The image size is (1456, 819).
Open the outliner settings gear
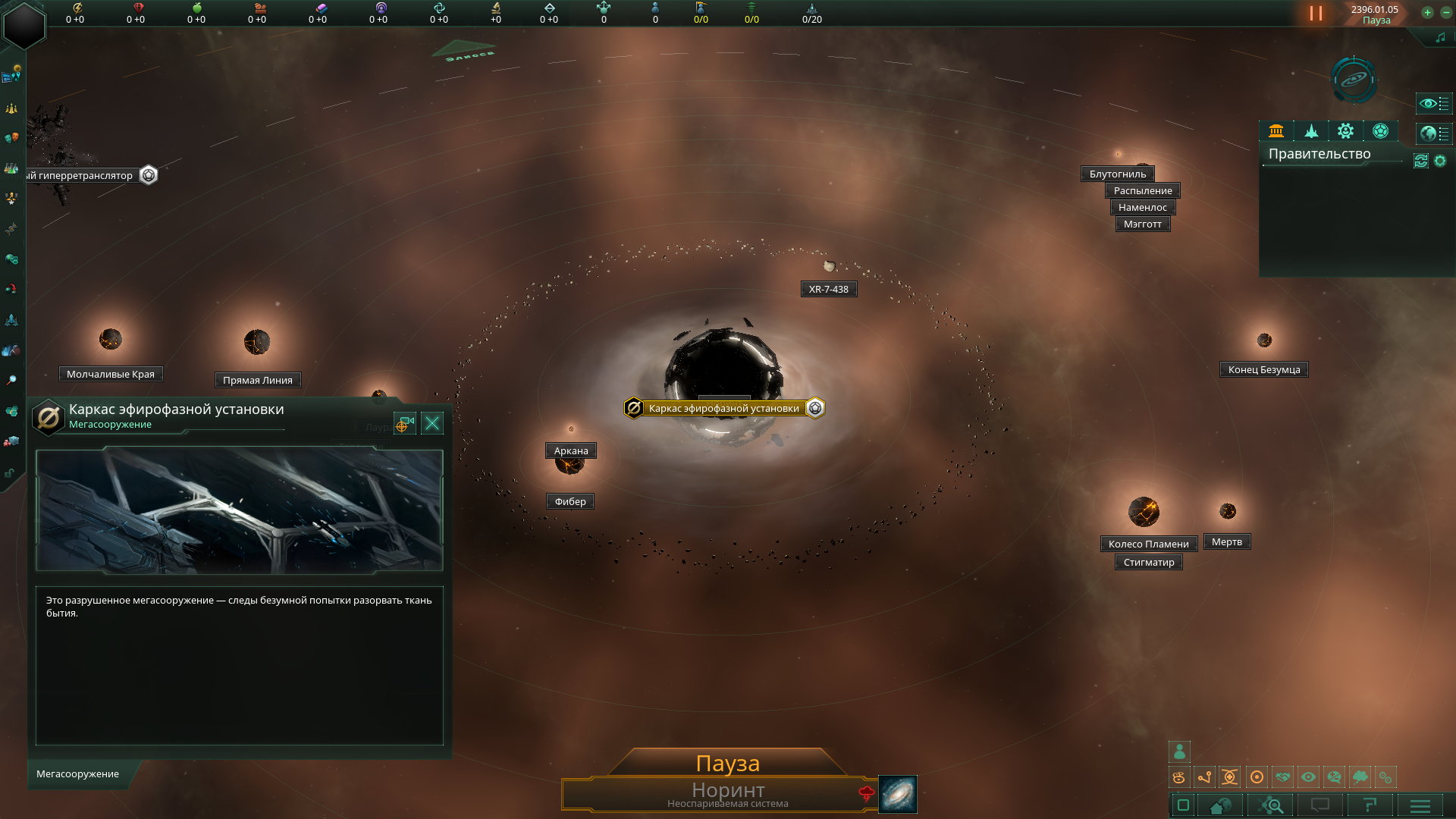1440,161
